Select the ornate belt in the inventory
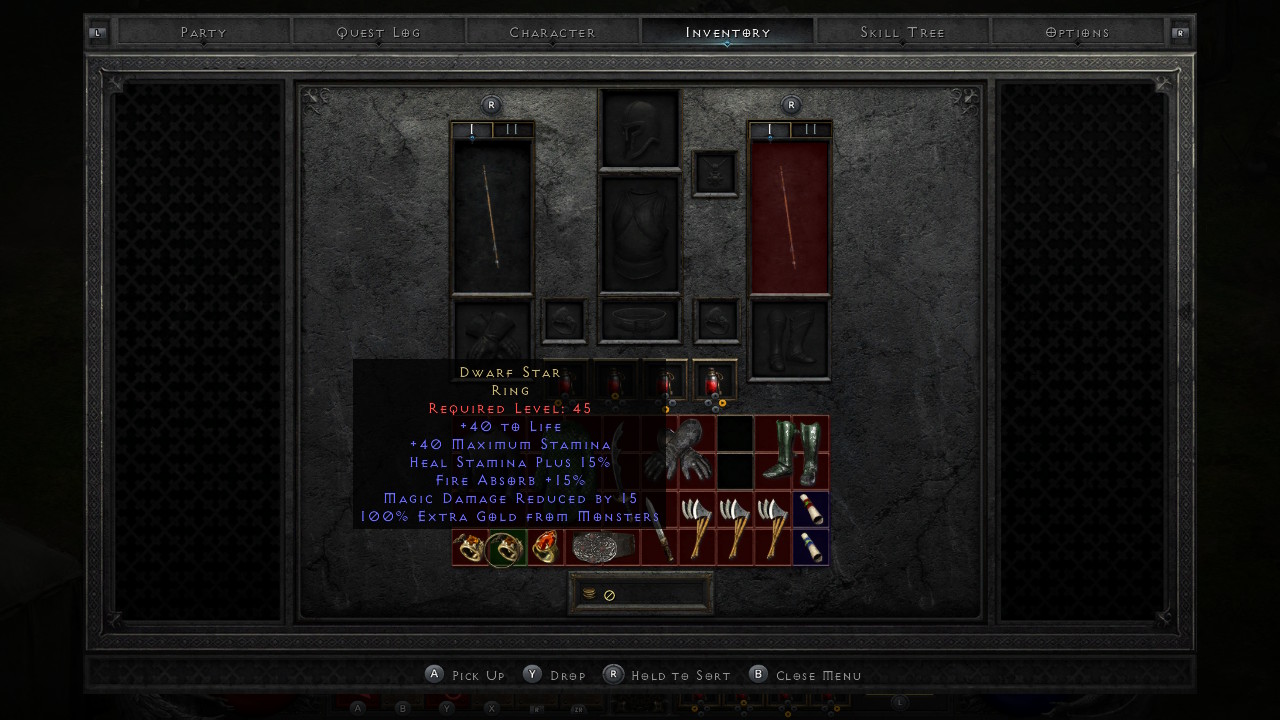Image resolution: width=1280 pixels, height=720 pixels. 603,548
